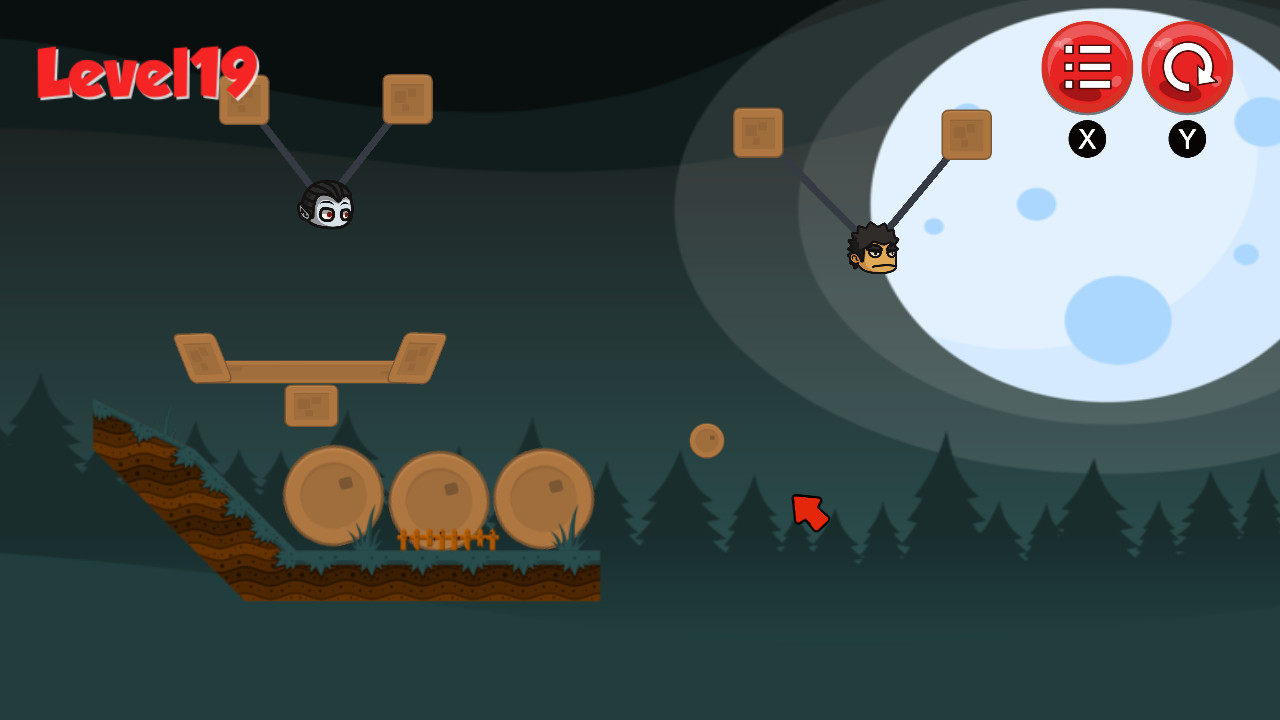This screenshot has height=720, width=1280.
Task: Click the vampire character's head
Action: 327,205
